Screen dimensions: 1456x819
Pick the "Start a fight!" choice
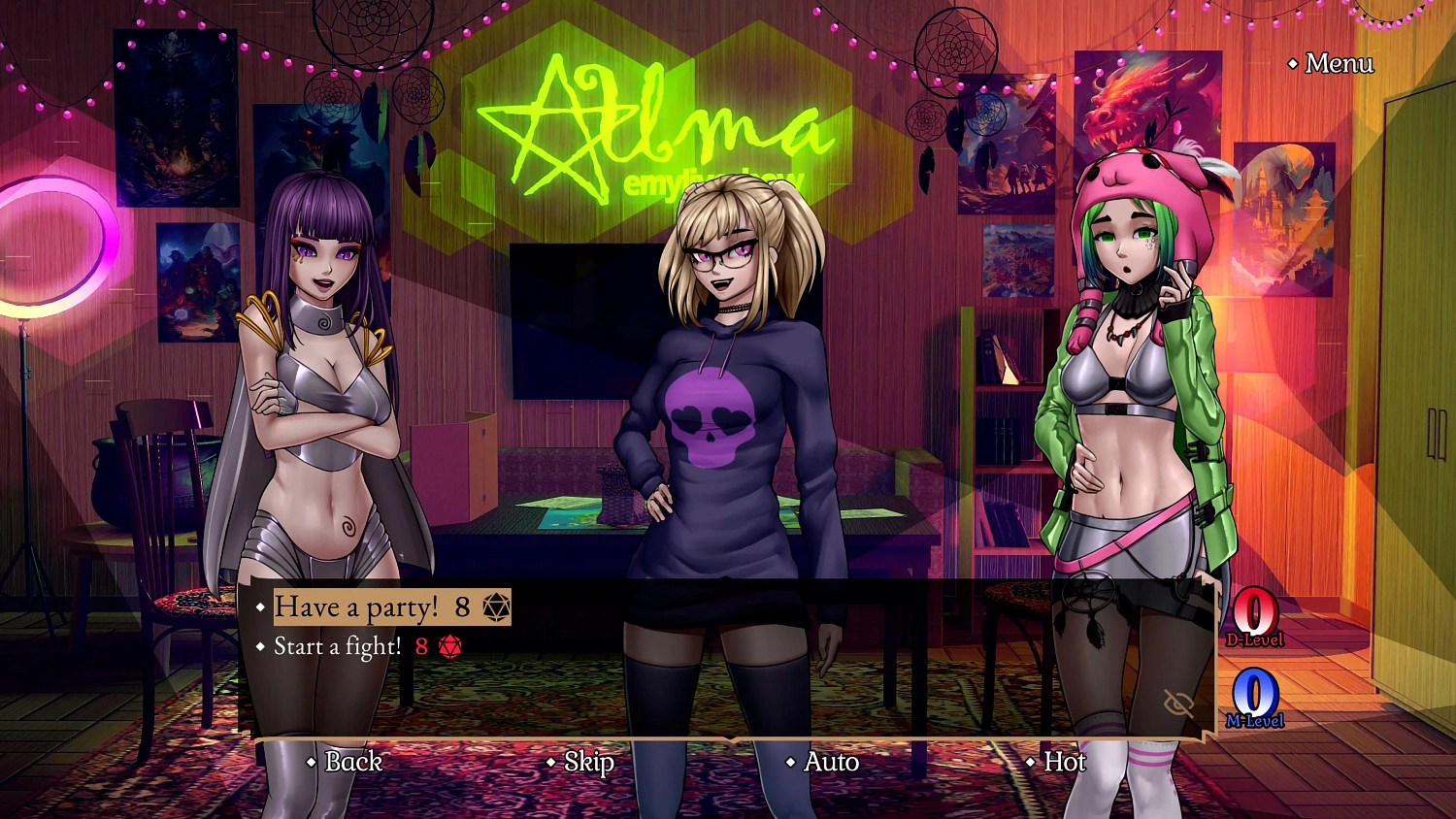coord(337,646)
